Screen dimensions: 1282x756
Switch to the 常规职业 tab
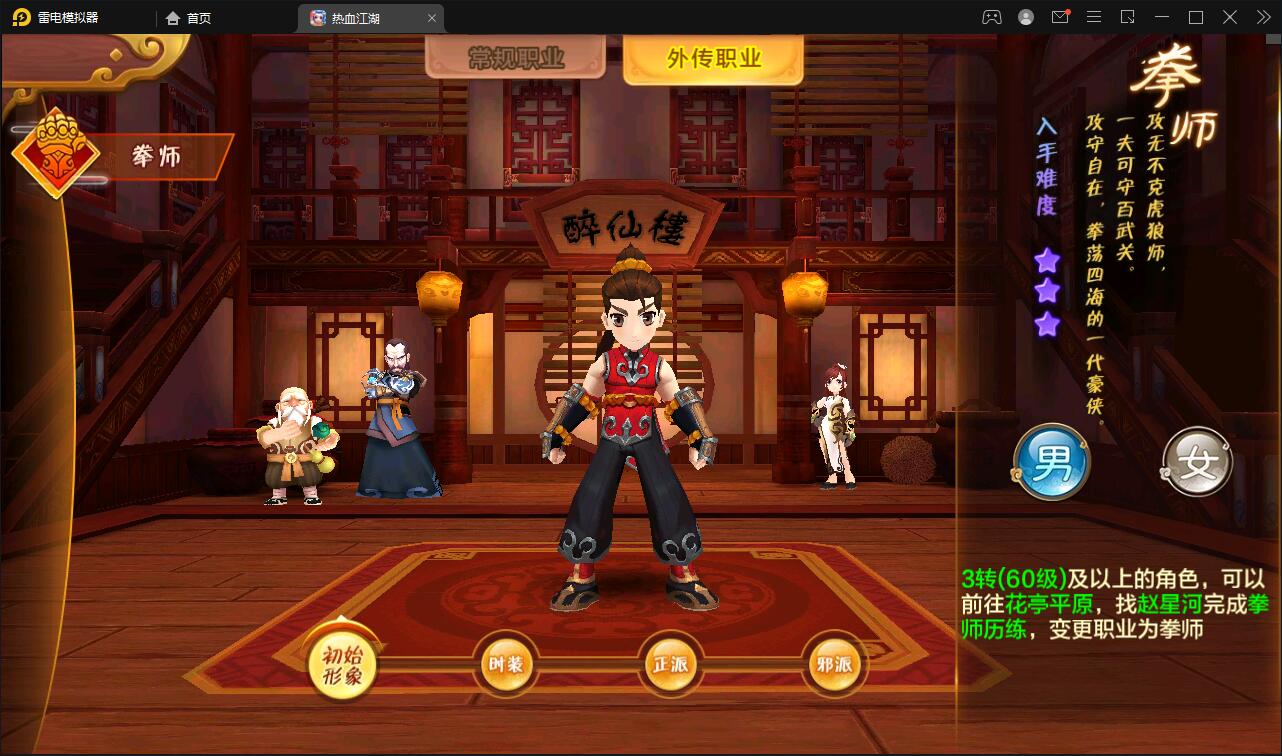(516, 57)
